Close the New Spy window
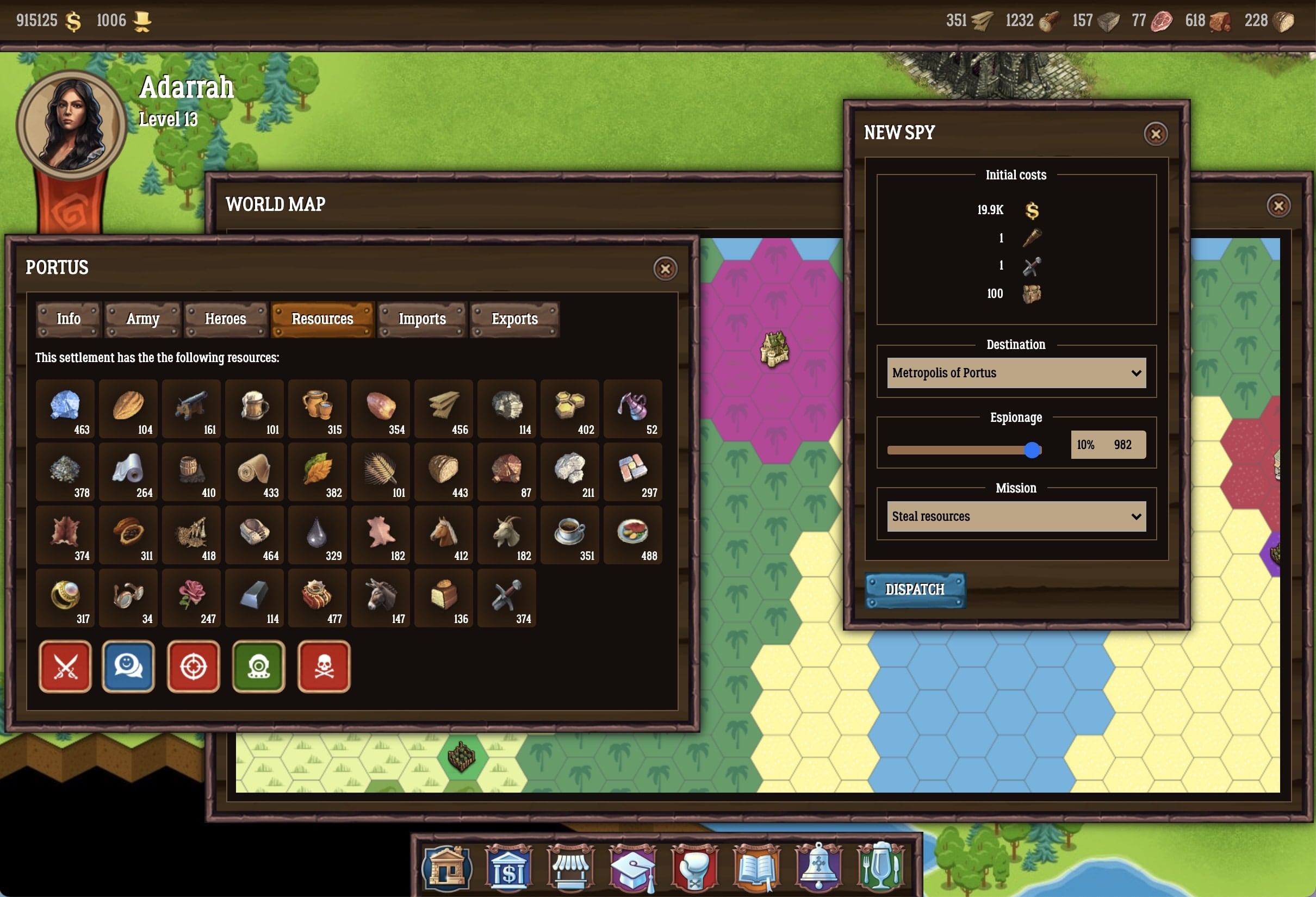This screenshot has width=1316, height=897. click(1155, 134)
